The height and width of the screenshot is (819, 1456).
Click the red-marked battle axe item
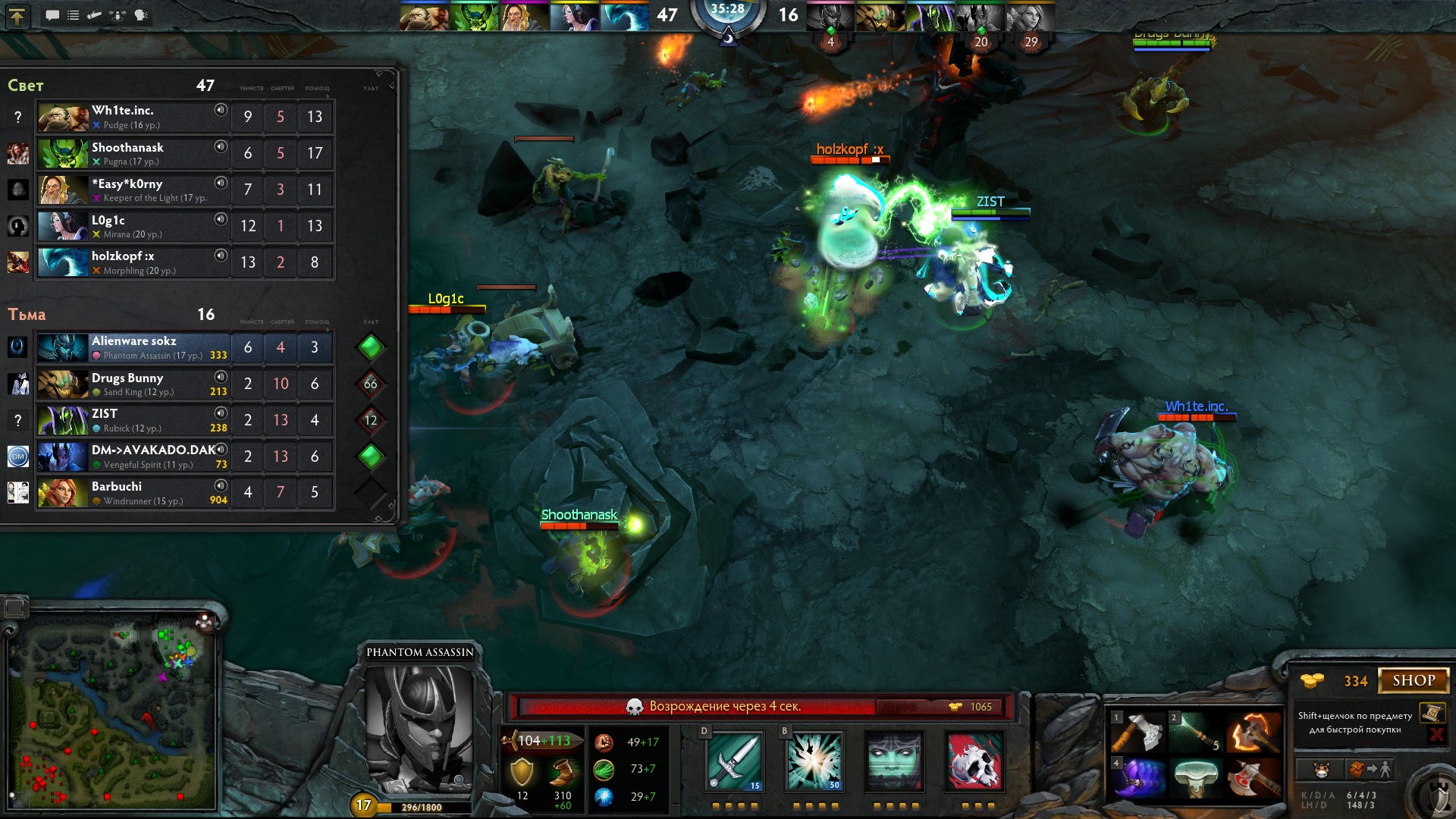[x=1253, y=778]
